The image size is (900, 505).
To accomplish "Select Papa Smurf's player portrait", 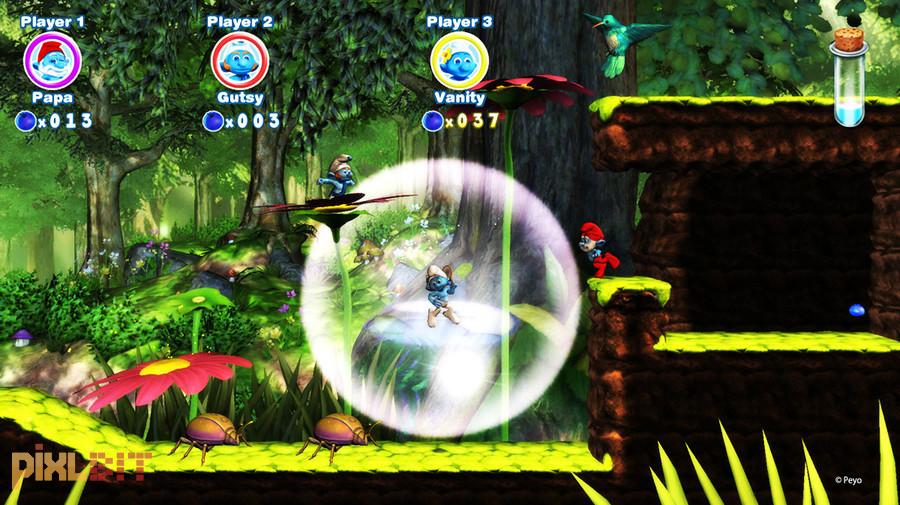I will [52, 60].
